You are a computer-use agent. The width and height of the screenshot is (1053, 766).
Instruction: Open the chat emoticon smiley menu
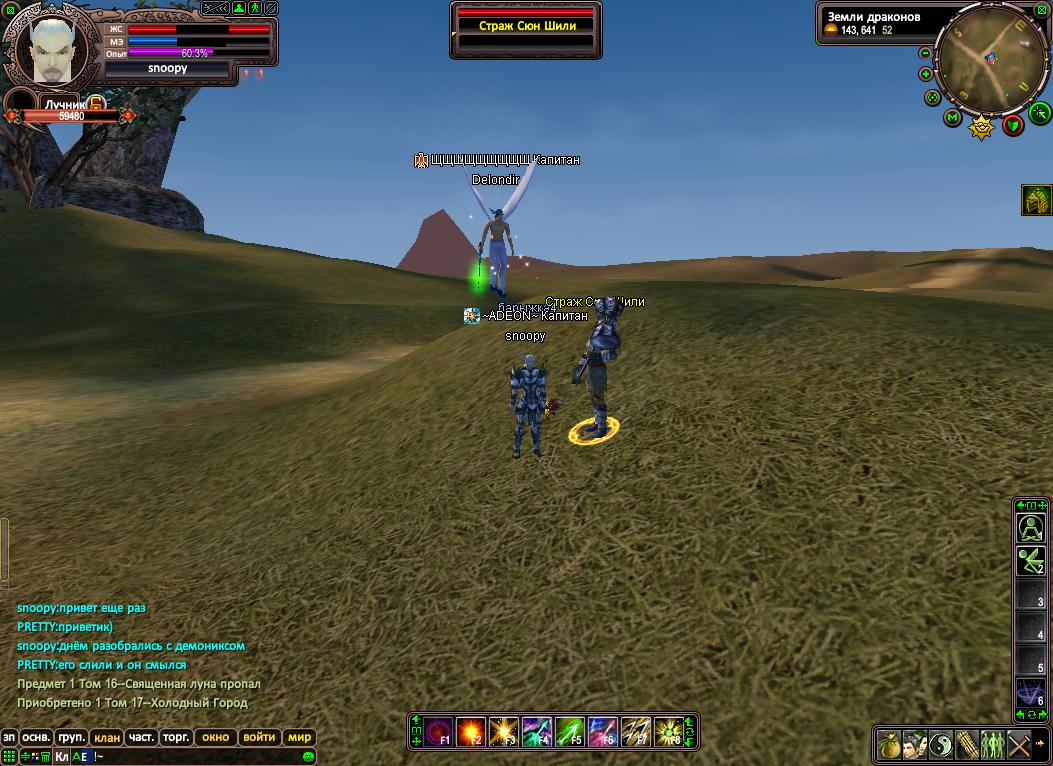[309, 756]
